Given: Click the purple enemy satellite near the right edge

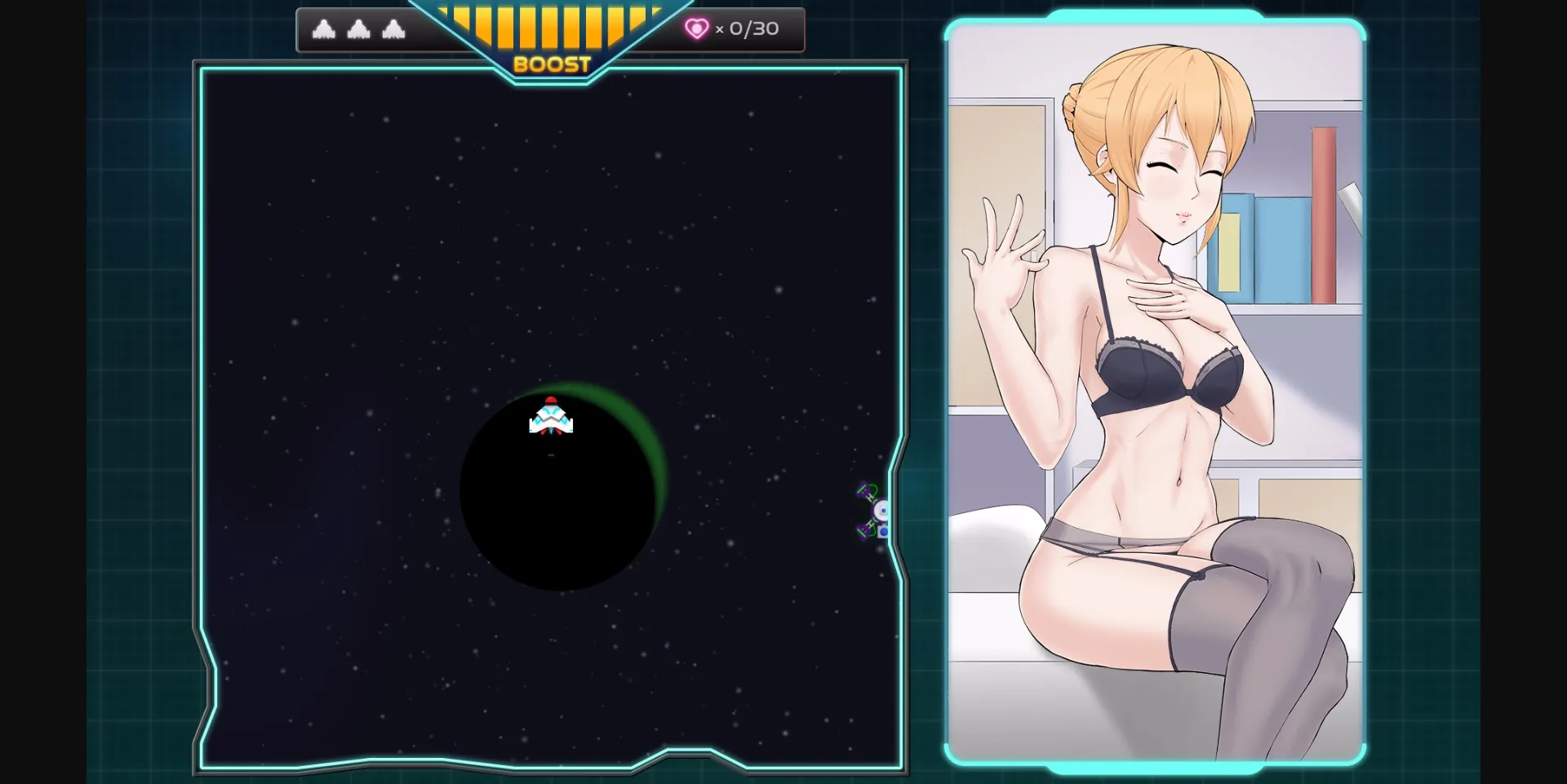Looking at the screenshot, I should [872, 510].
